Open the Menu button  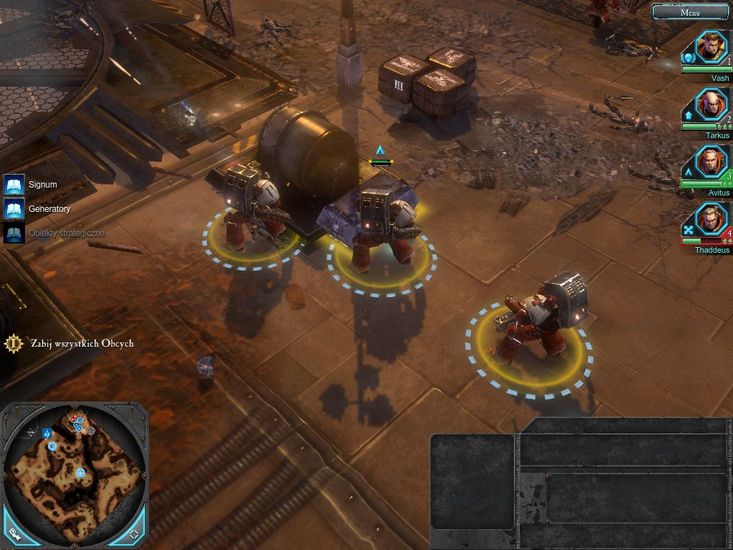point(689,12)
